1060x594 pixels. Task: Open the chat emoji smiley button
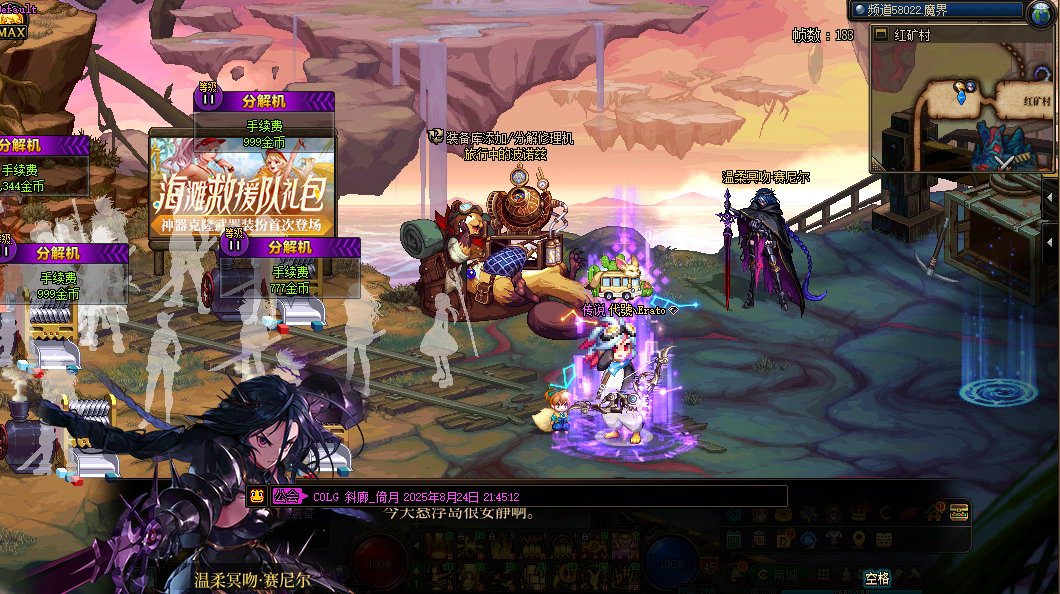point(257,495)
